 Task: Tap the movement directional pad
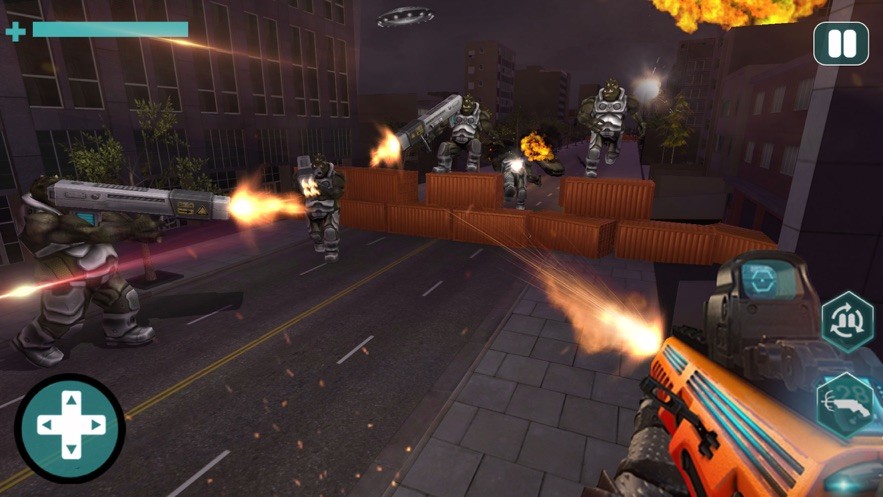pyautogui.click(x=70, y=427)
